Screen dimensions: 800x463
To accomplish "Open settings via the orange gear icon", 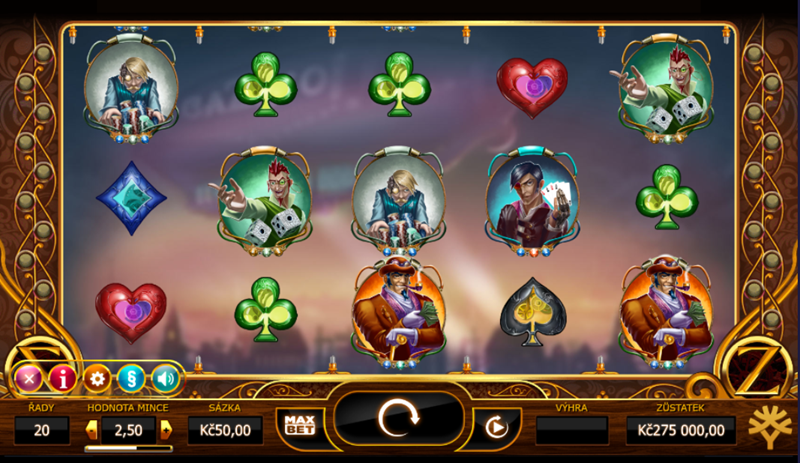I will coord(97,378).
